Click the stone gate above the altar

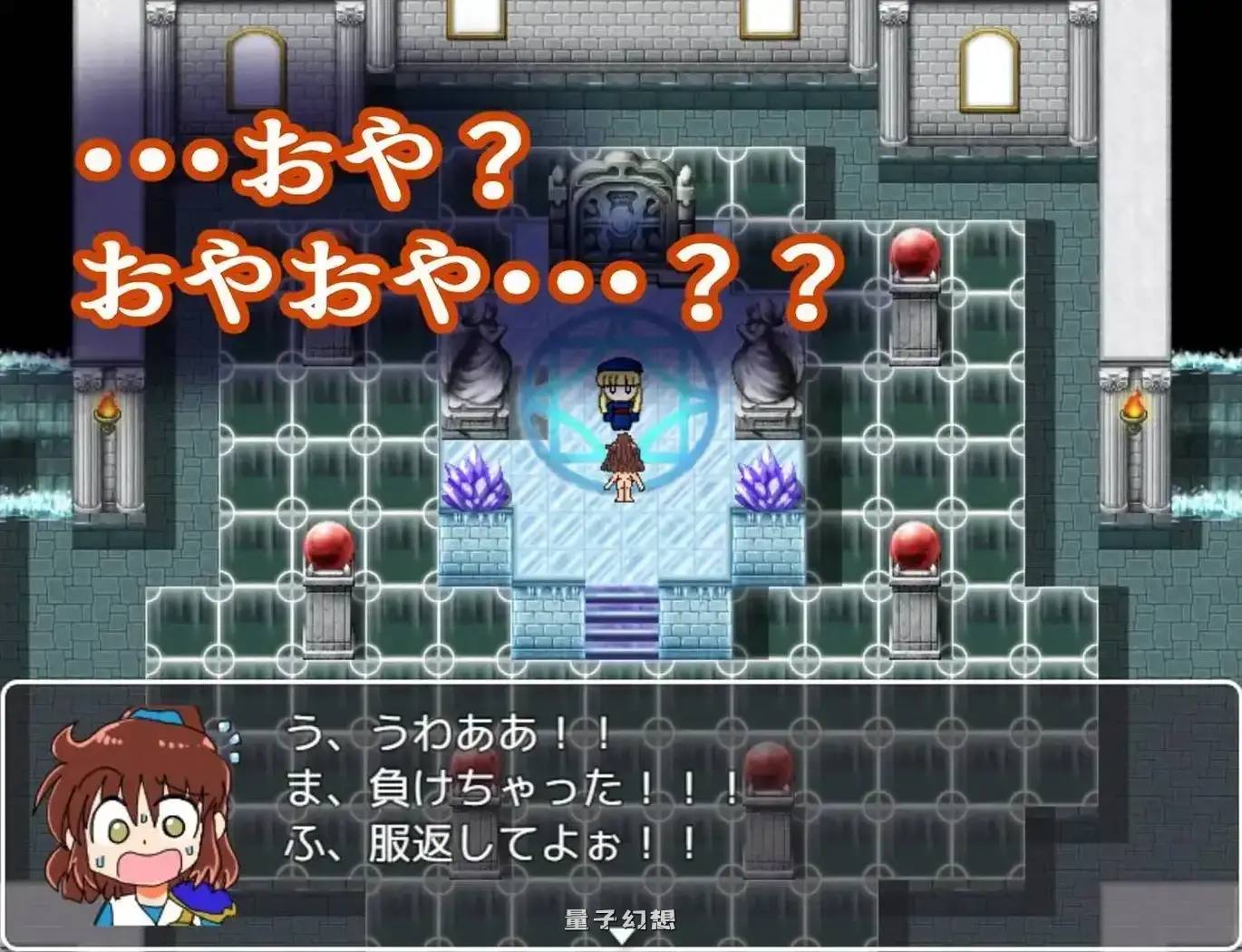pos(621,199)
